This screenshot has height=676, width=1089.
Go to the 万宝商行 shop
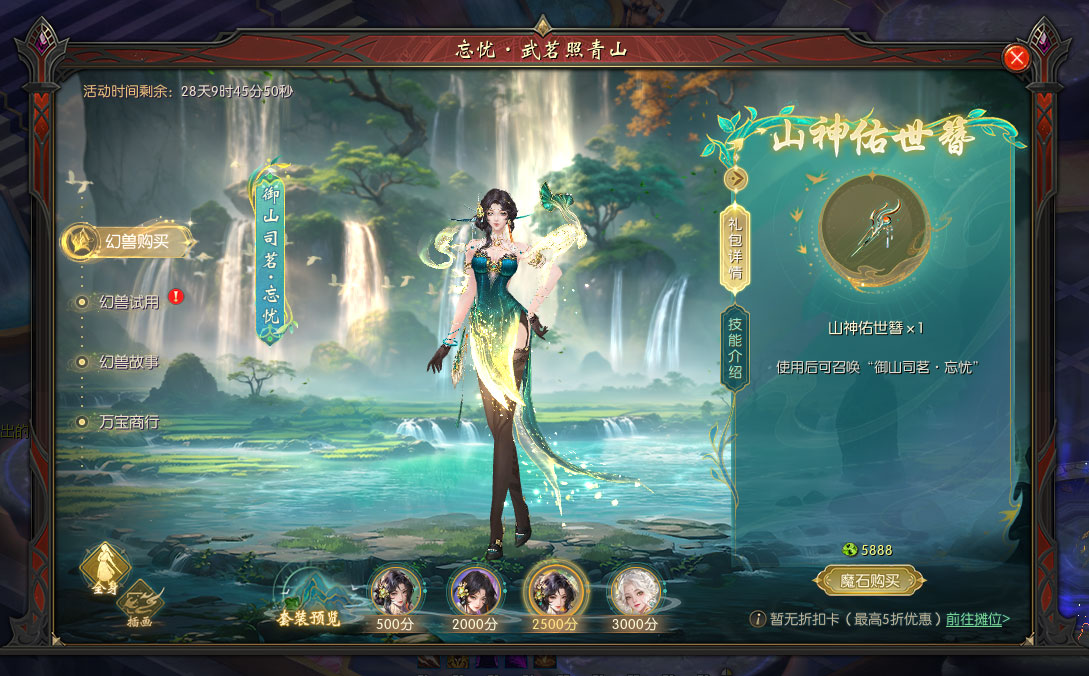128,422
